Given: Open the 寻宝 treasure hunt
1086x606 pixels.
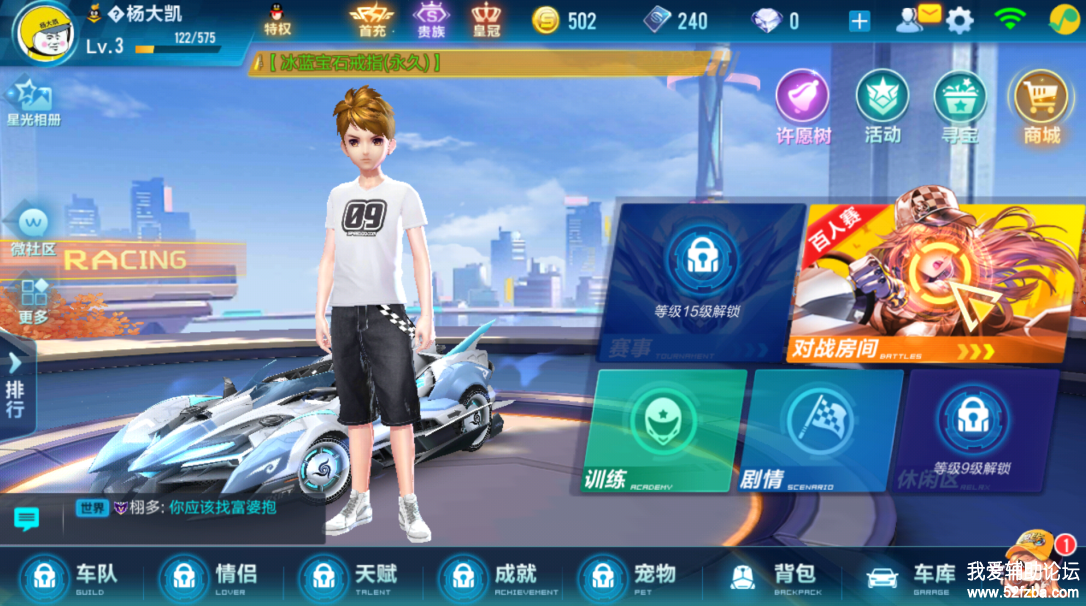Looking at the screenshot, I should [x=960, y=105].
